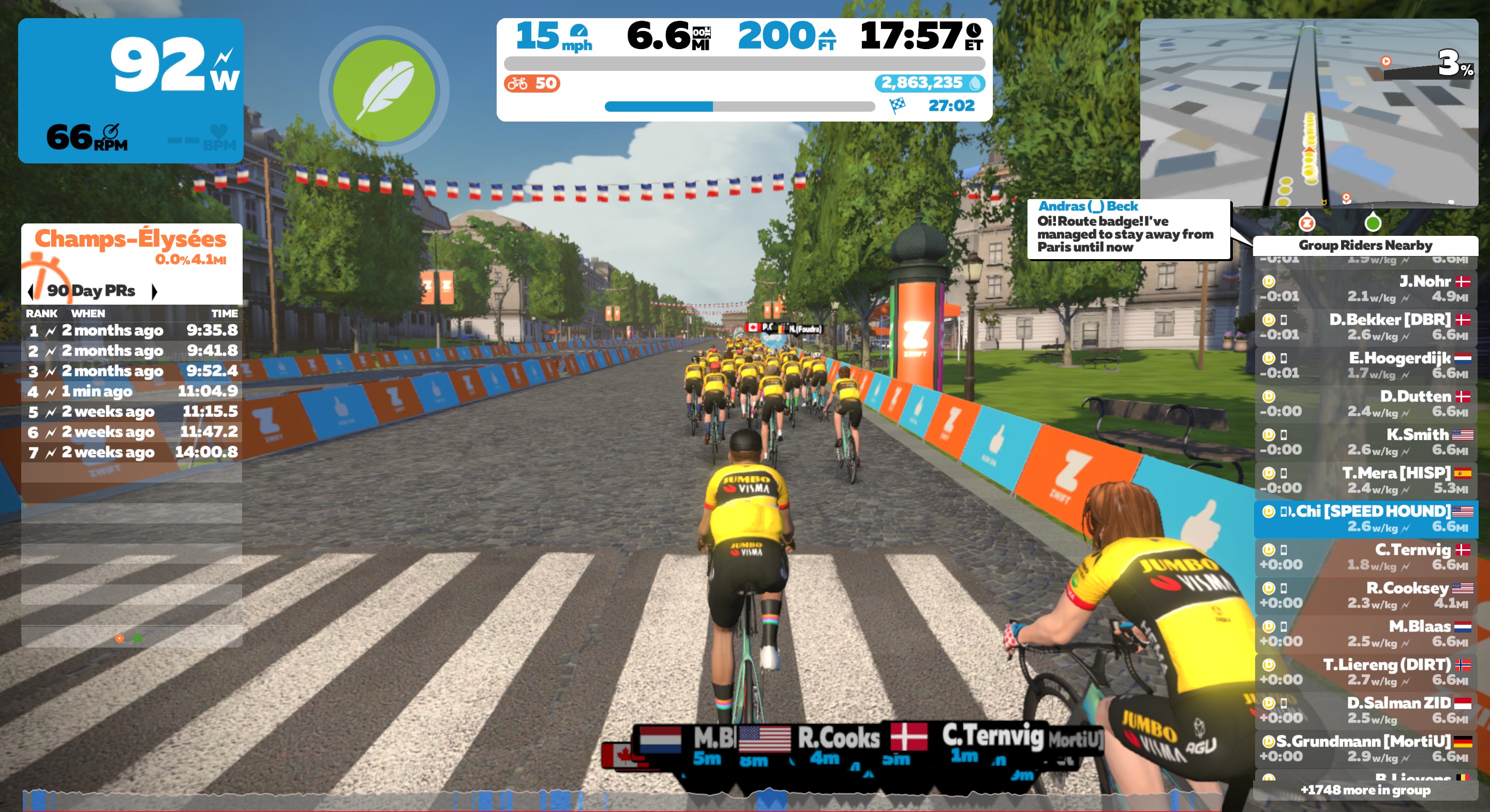Viewport: 1490px width, 812px height.
Task: Select T.Mera [HISP] rider row
Action: (1365, 480)
